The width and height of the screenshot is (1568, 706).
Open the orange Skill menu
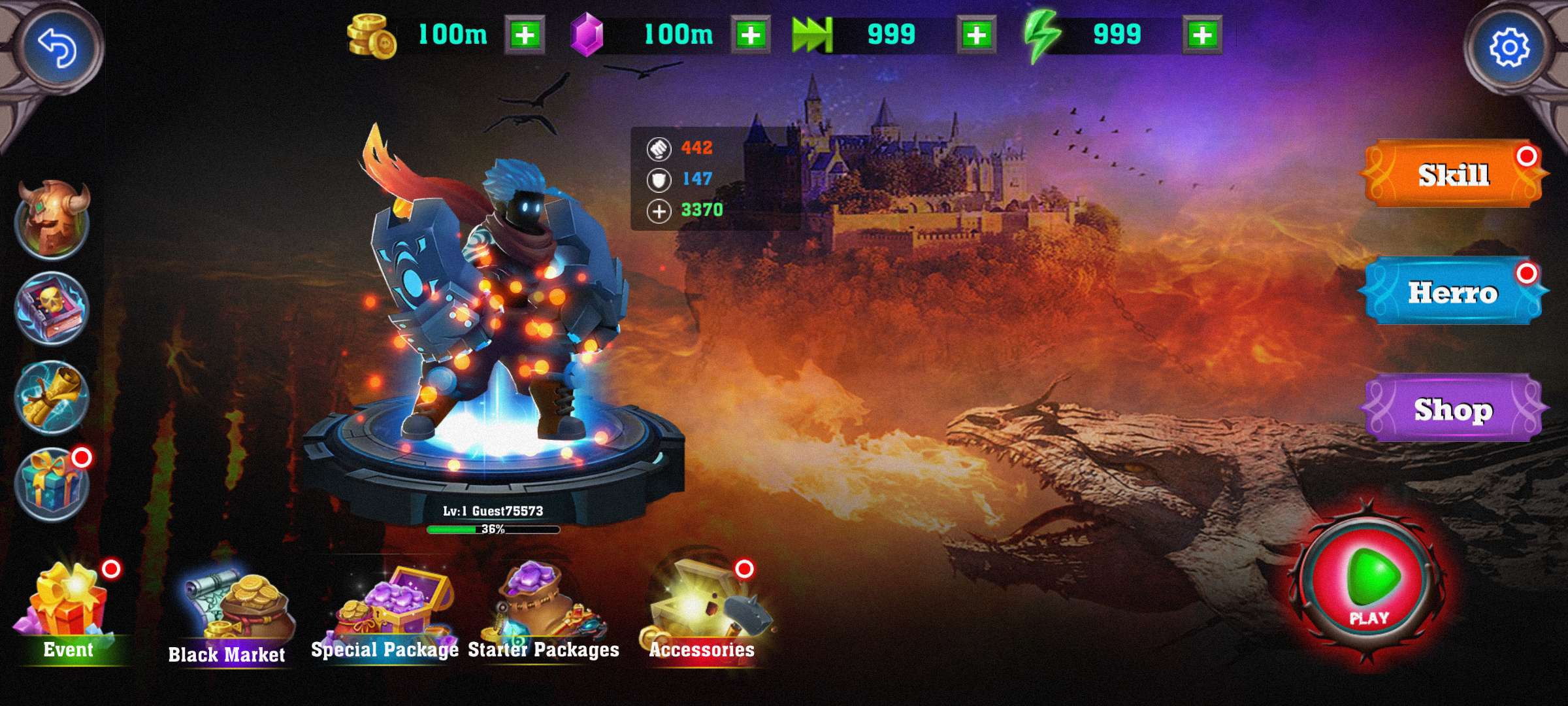[x=1453, y=175]
